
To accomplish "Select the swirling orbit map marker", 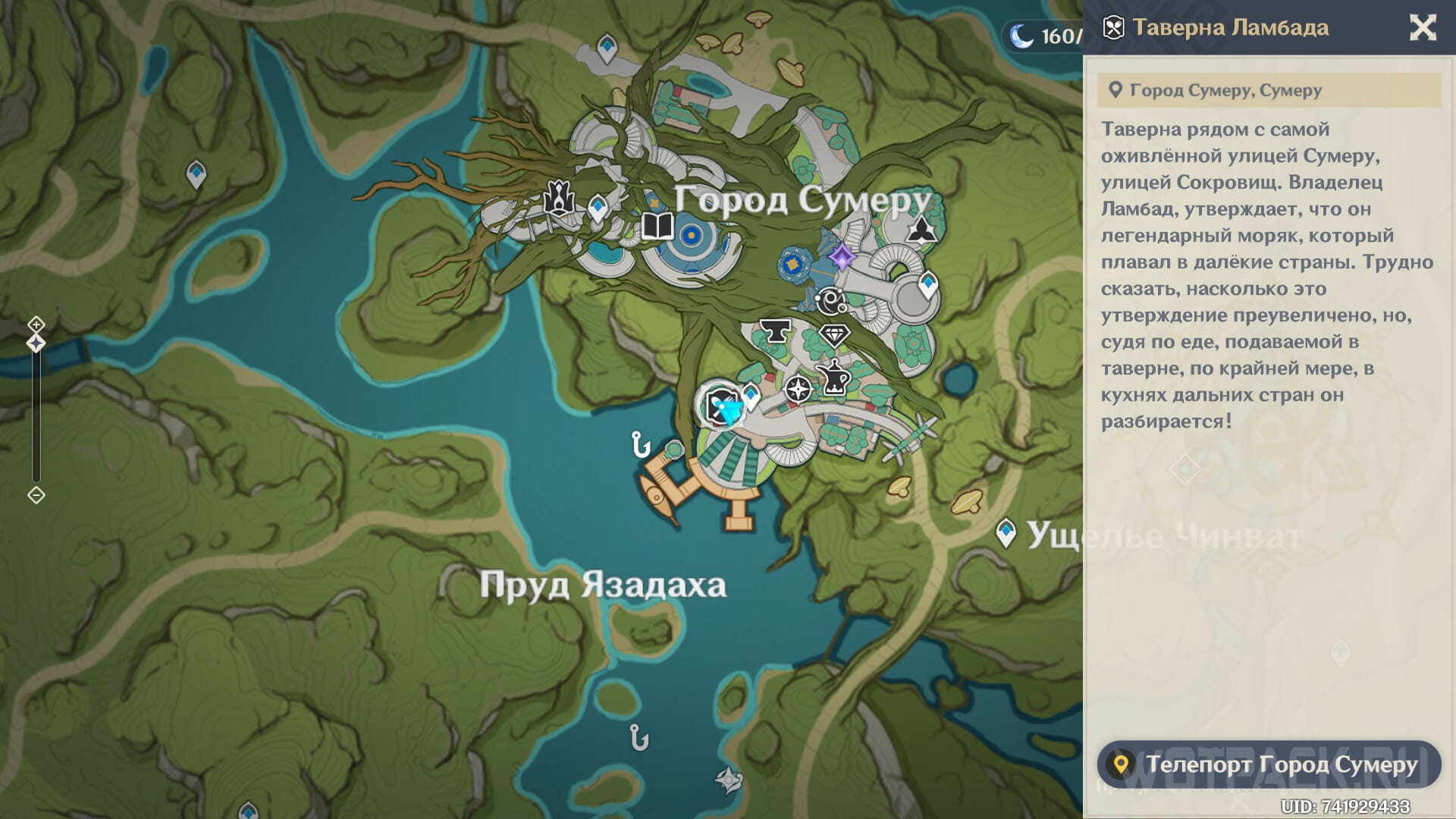I will point(830,301).
